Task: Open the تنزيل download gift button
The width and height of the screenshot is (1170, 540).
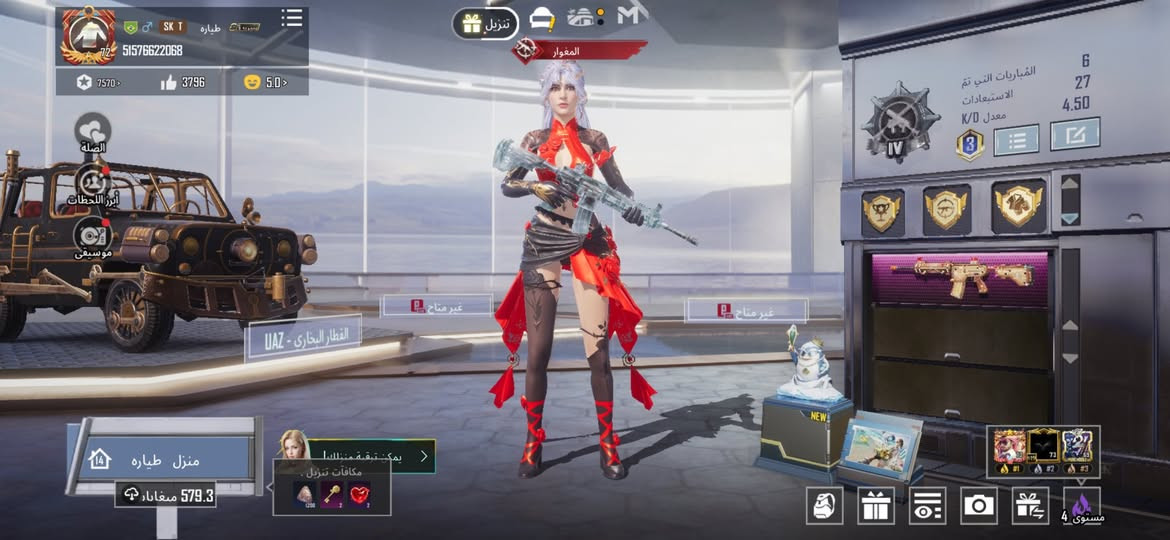Action: pos(485,23)
